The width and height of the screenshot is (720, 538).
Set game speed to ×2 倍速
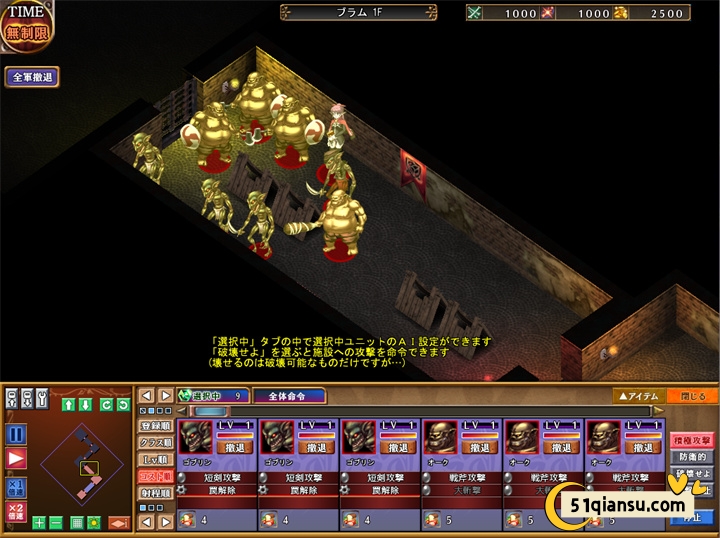coord(15,512)
